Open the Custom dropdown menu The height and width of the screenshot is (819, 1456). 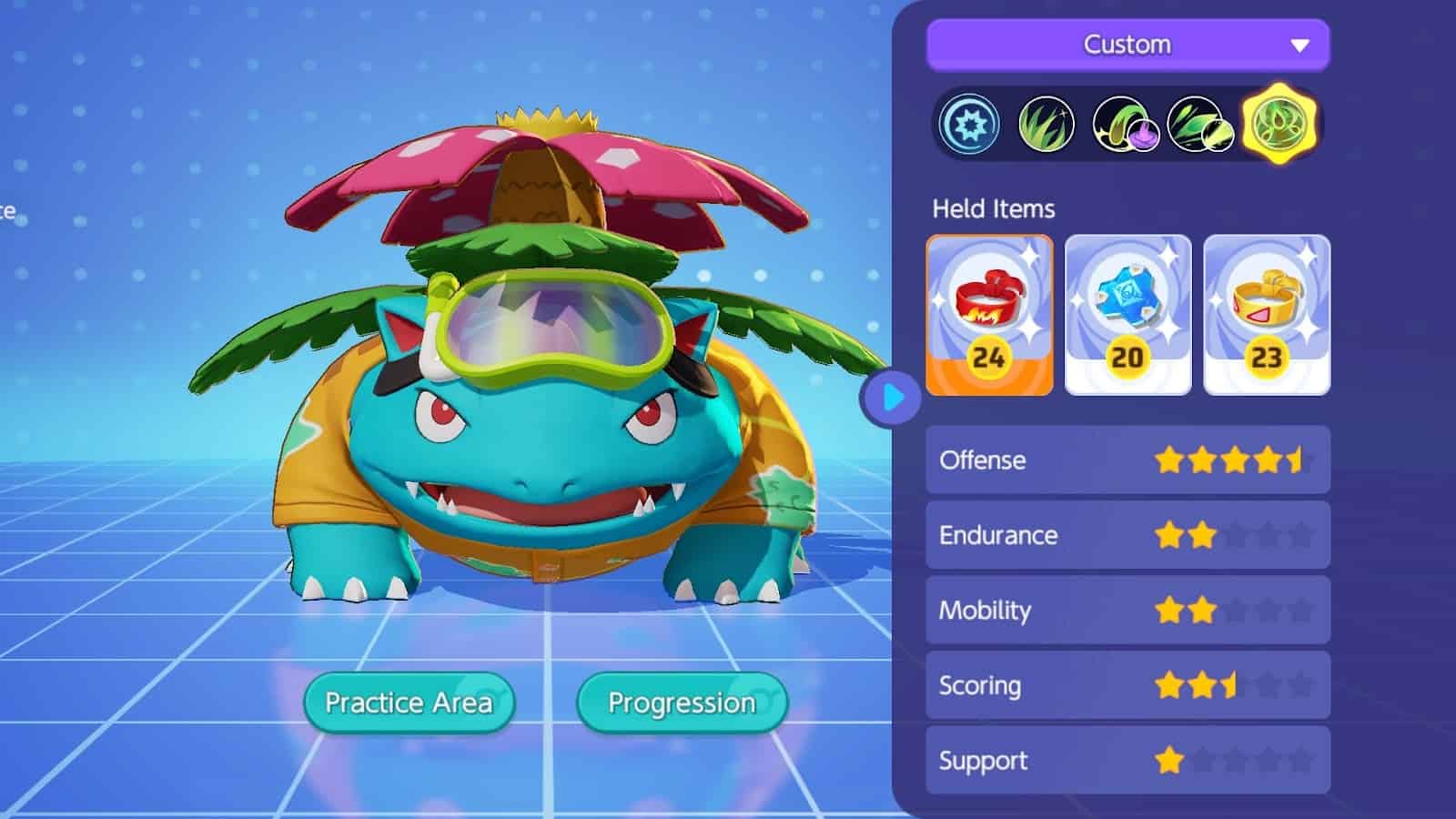point(1127,43)
